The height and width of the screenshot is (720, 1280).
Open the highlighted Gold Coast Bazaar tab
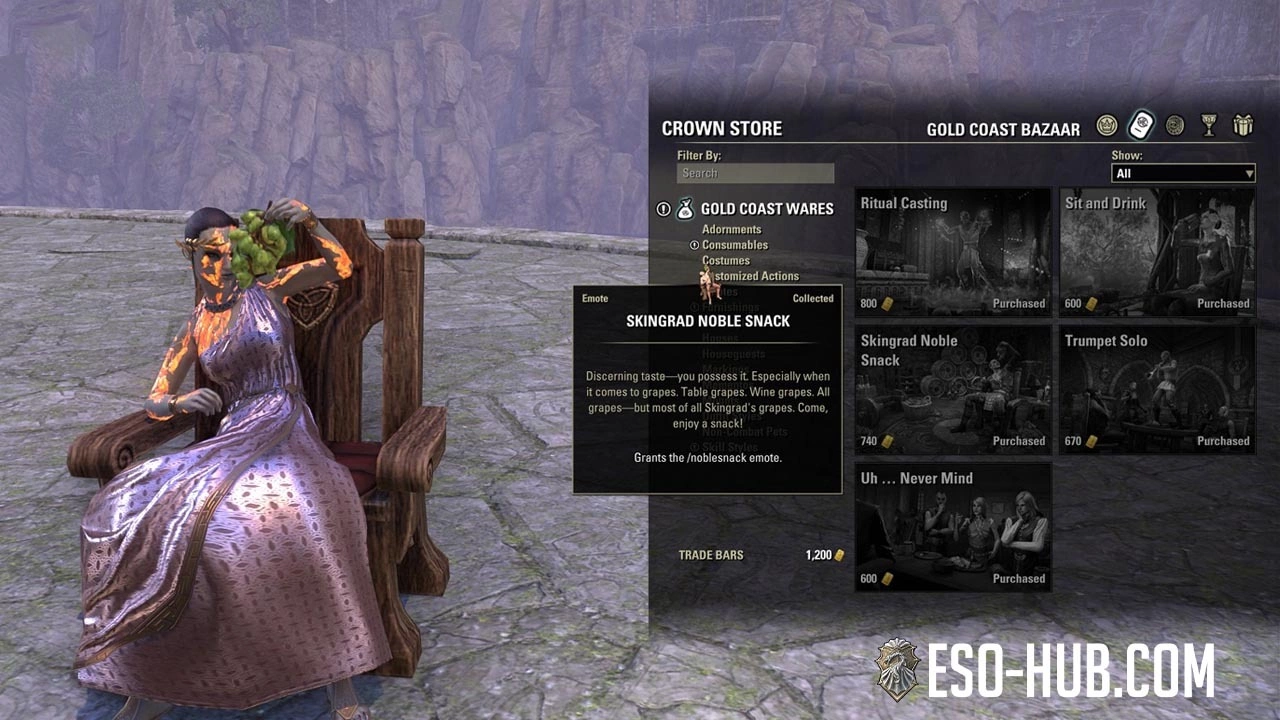tap(1141, 126)
